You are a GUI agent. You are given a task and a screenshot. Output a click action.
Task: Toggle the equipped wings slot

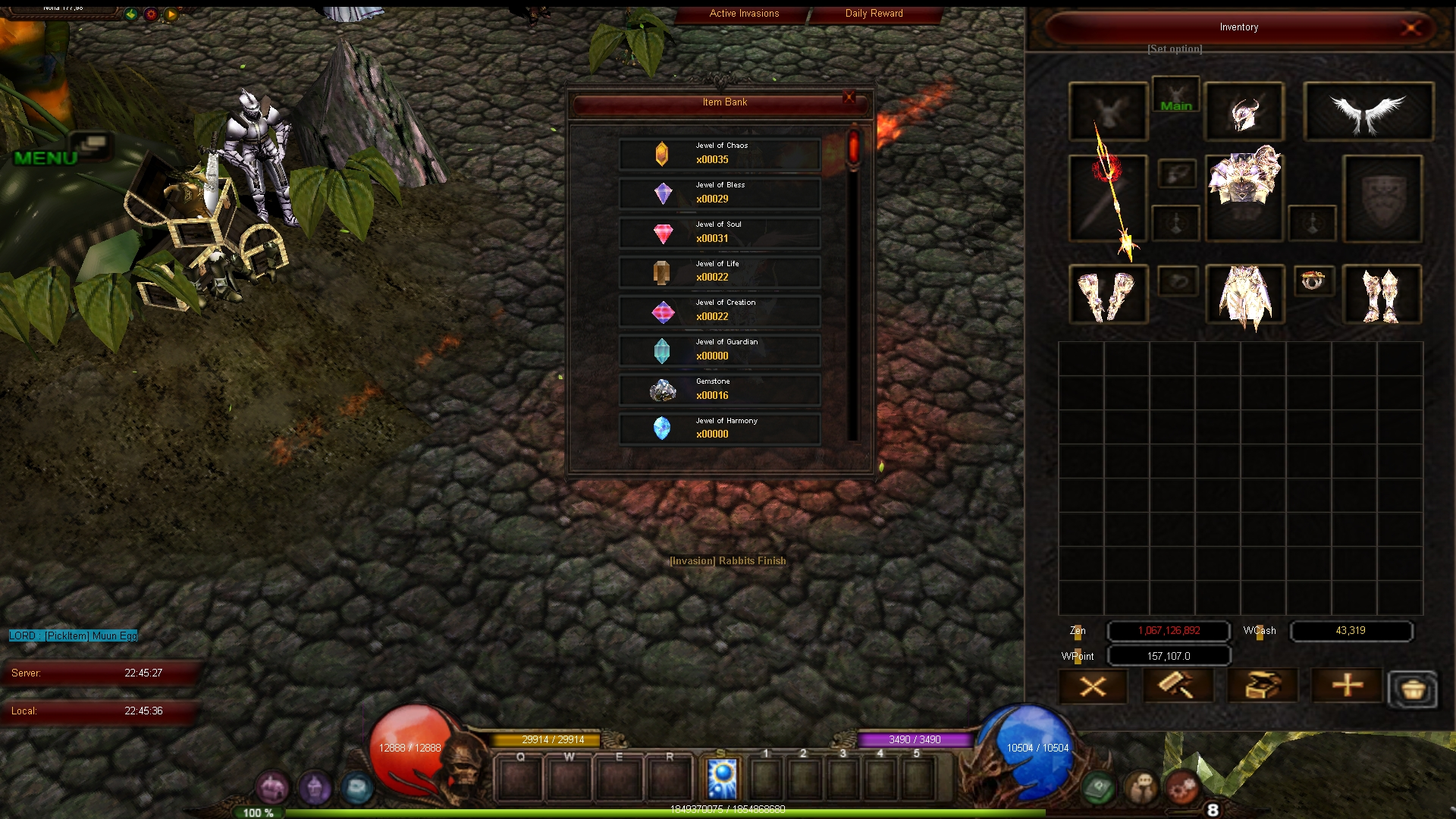pos(1368,111)
